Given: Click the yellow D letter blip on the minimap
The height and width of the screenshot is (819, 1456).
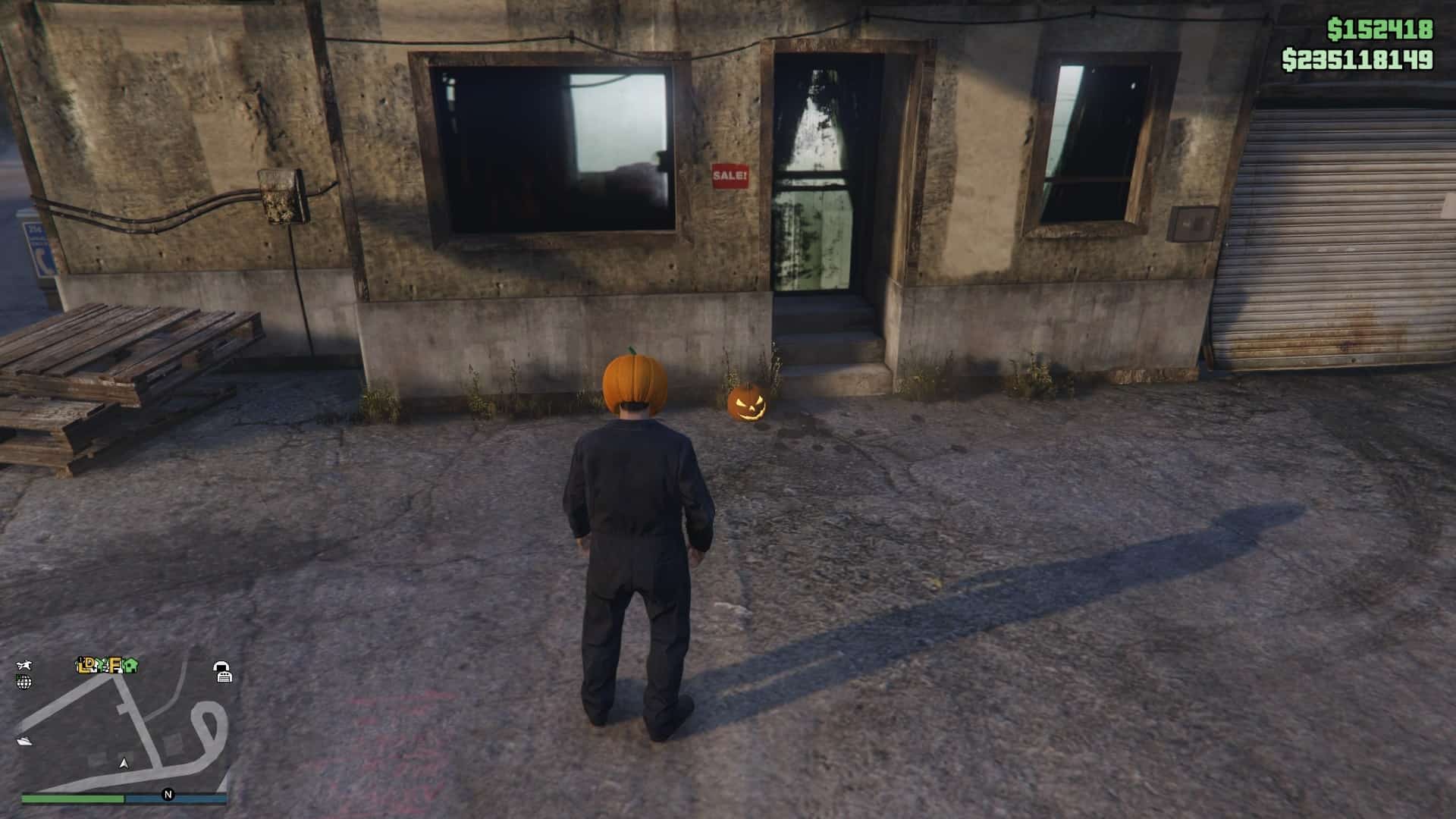Looking at the screenshot, I should 89,664.
